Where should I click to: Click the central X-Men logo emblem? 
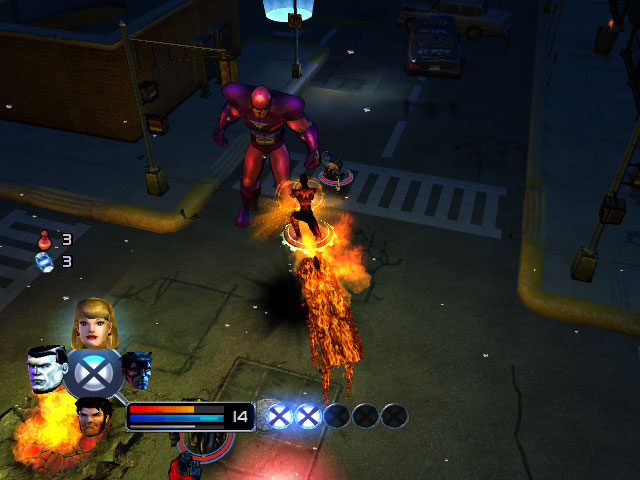[x=92, y=372]
